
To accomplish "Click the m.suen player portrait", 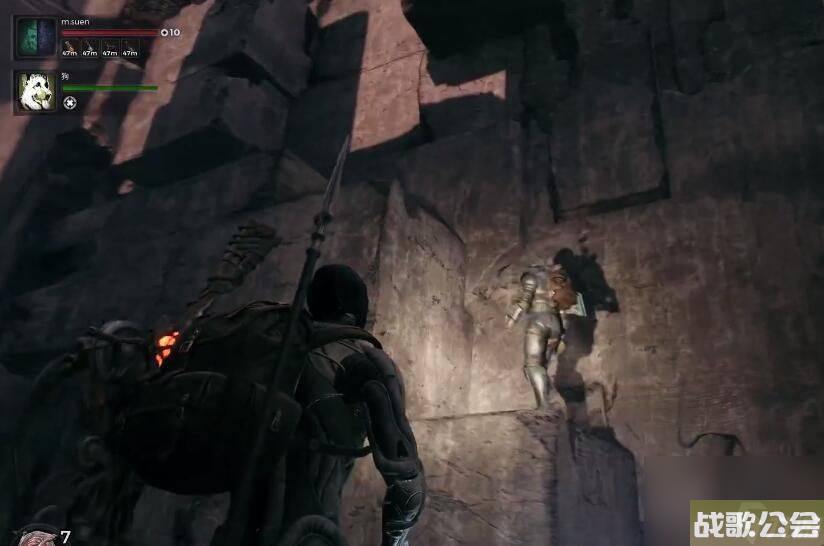I will point(36,38).
